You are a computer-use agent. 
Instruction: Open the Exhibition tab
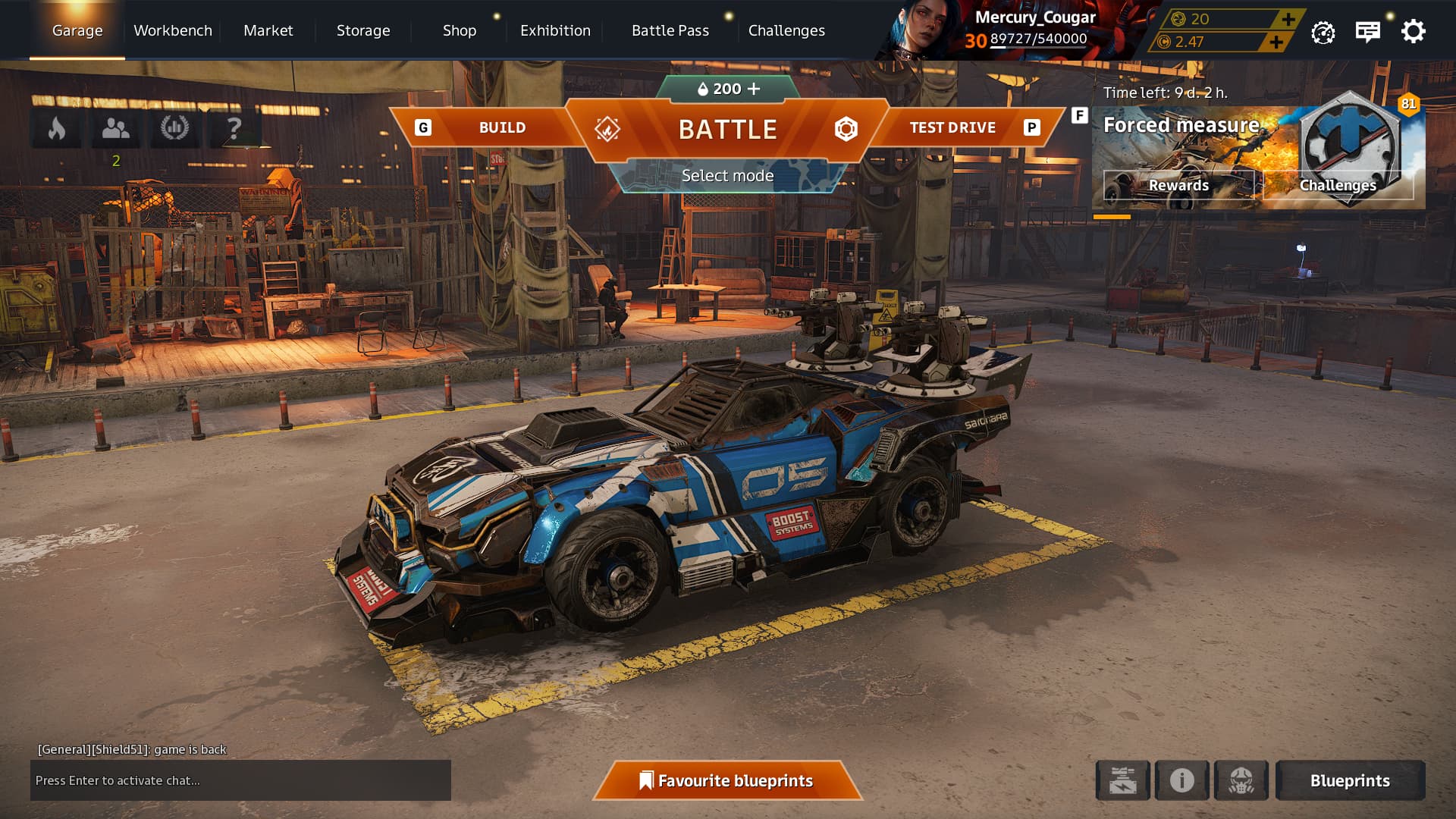pos(555,30)
